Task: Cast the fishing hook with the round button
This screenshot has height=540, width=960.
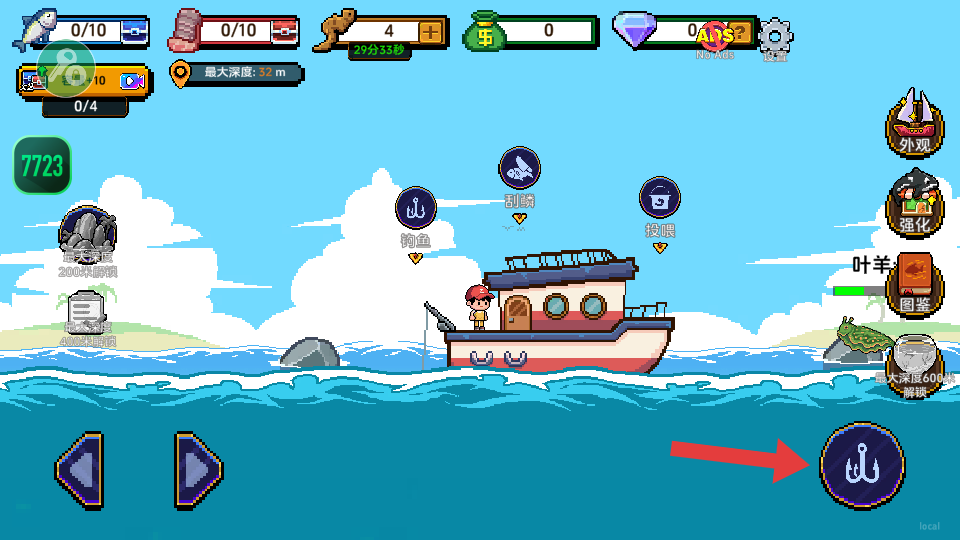Action: click(x=862, y=465)
